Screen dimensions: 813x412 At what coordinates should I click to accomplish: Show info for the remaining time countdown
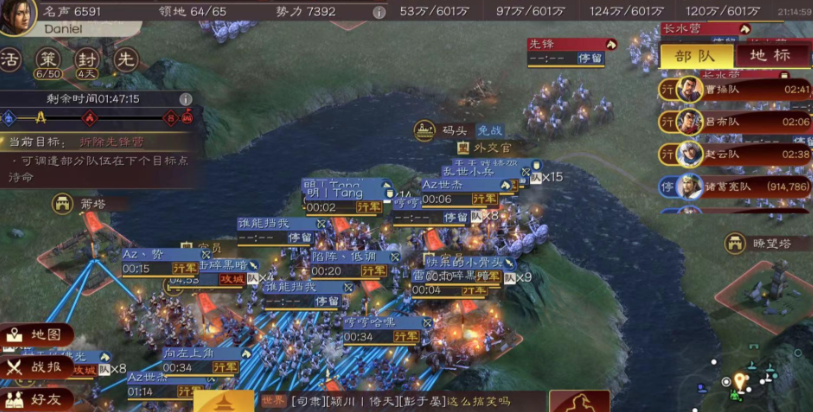(x=185, y=99)
